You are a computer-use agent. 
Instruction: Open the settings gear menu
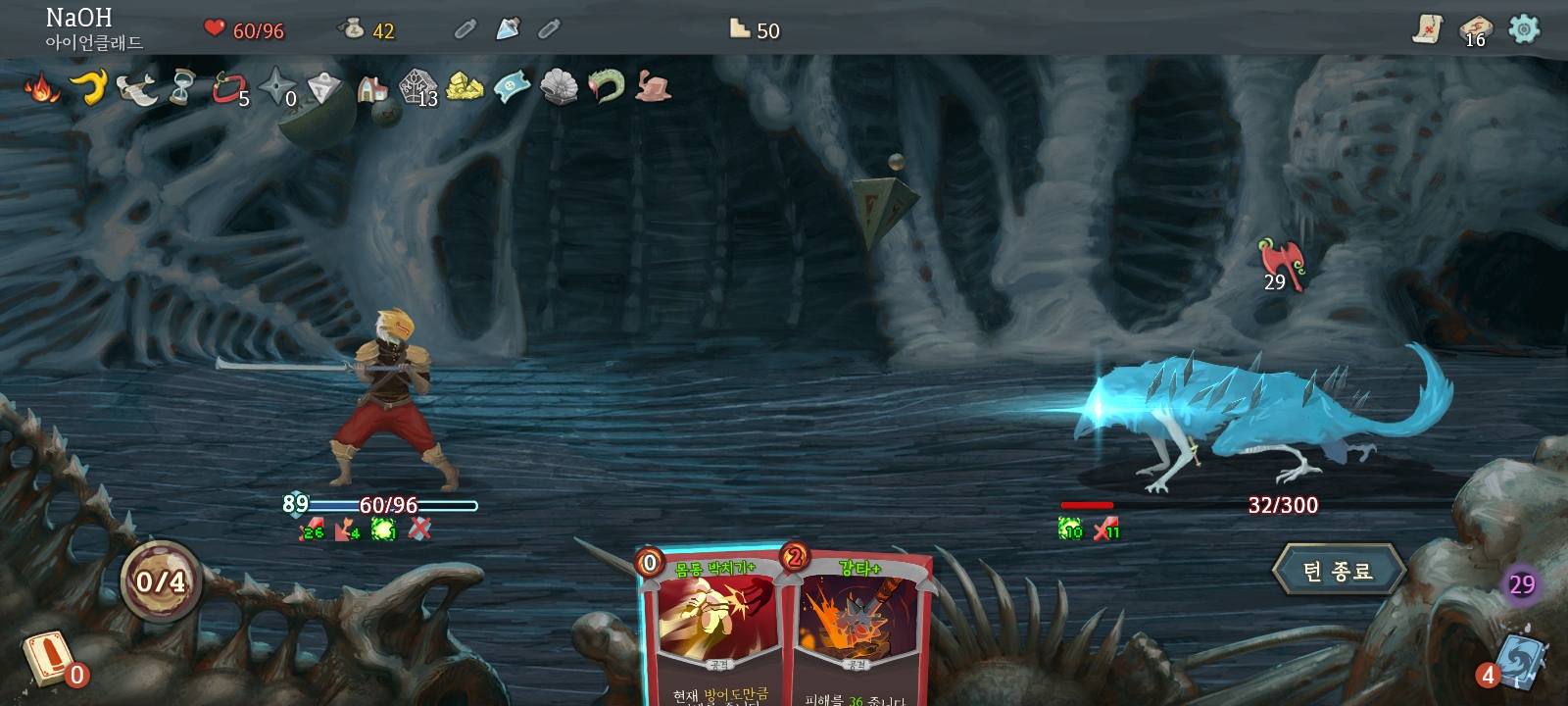click(x=1524, y=29)
